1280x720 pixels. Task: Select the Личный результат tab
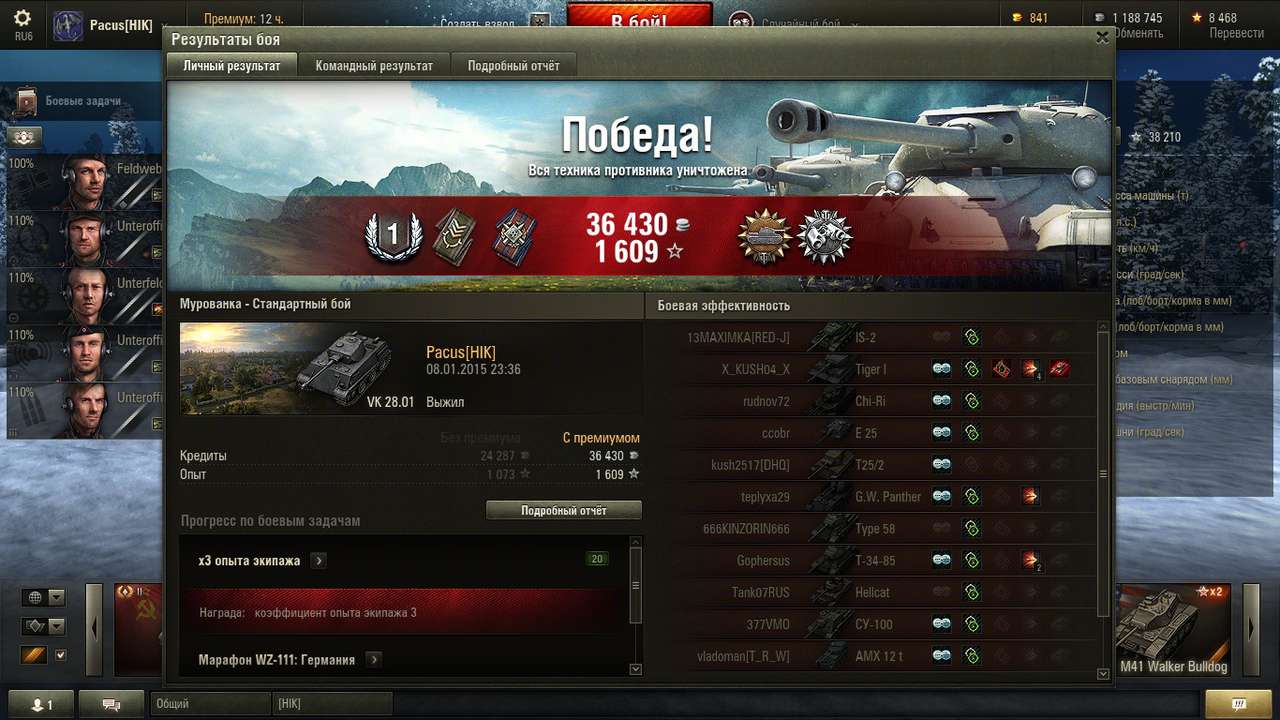point(232,66)
